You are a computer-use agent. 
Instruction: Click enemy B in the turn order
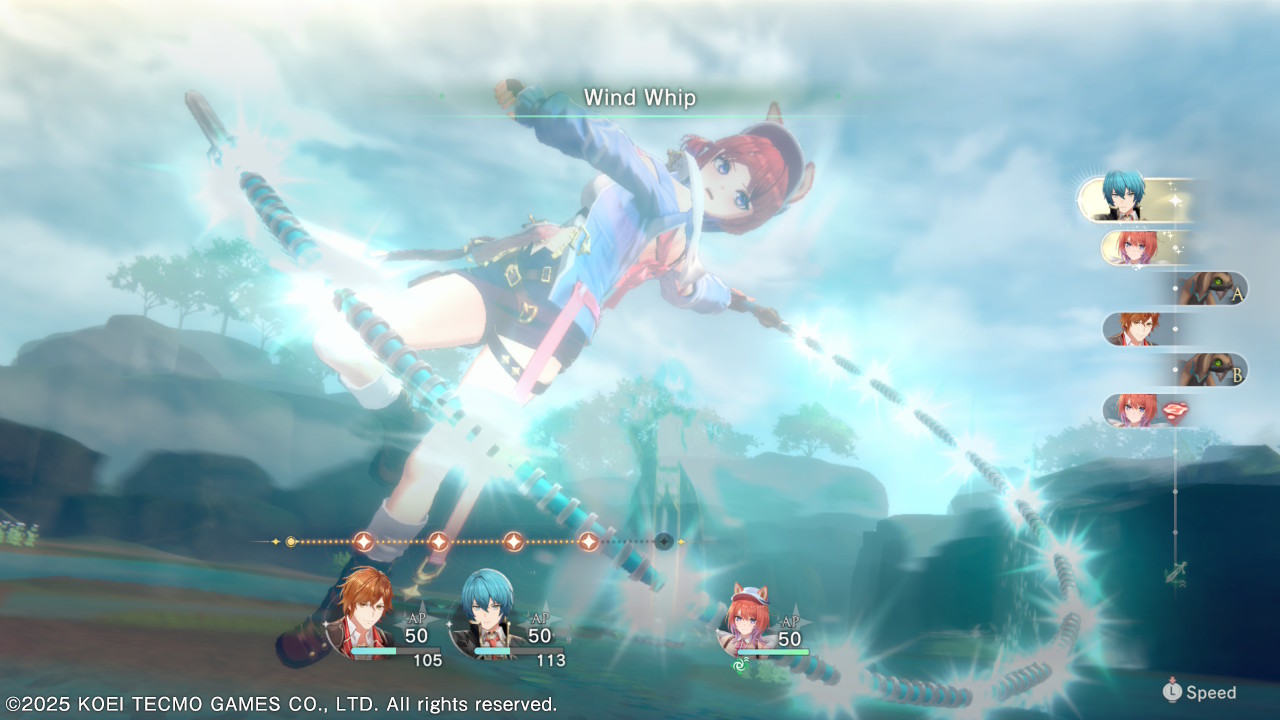pos(1212,370)
